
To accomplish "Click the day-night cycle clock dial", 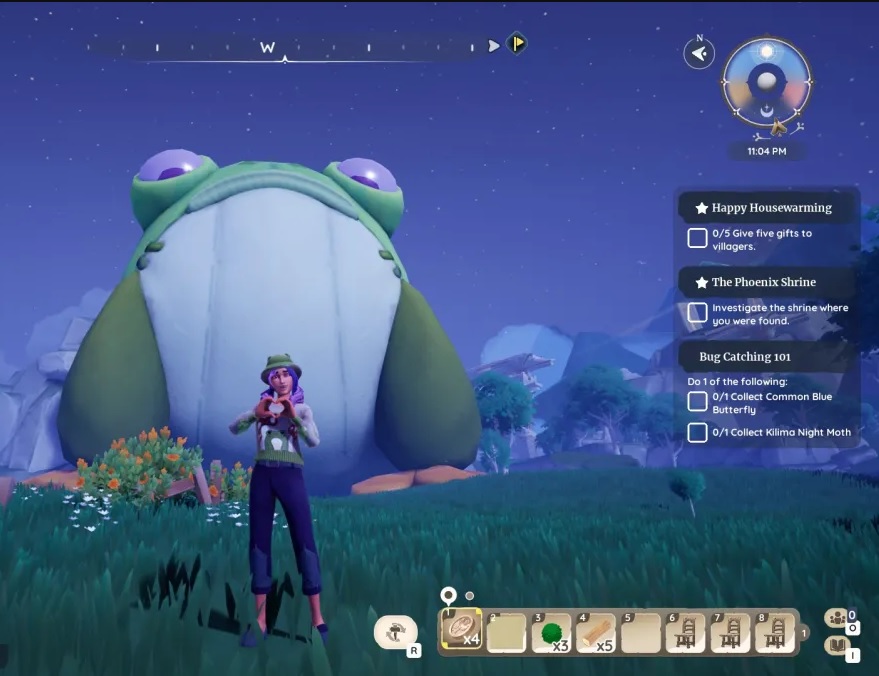I will (767, 84).
